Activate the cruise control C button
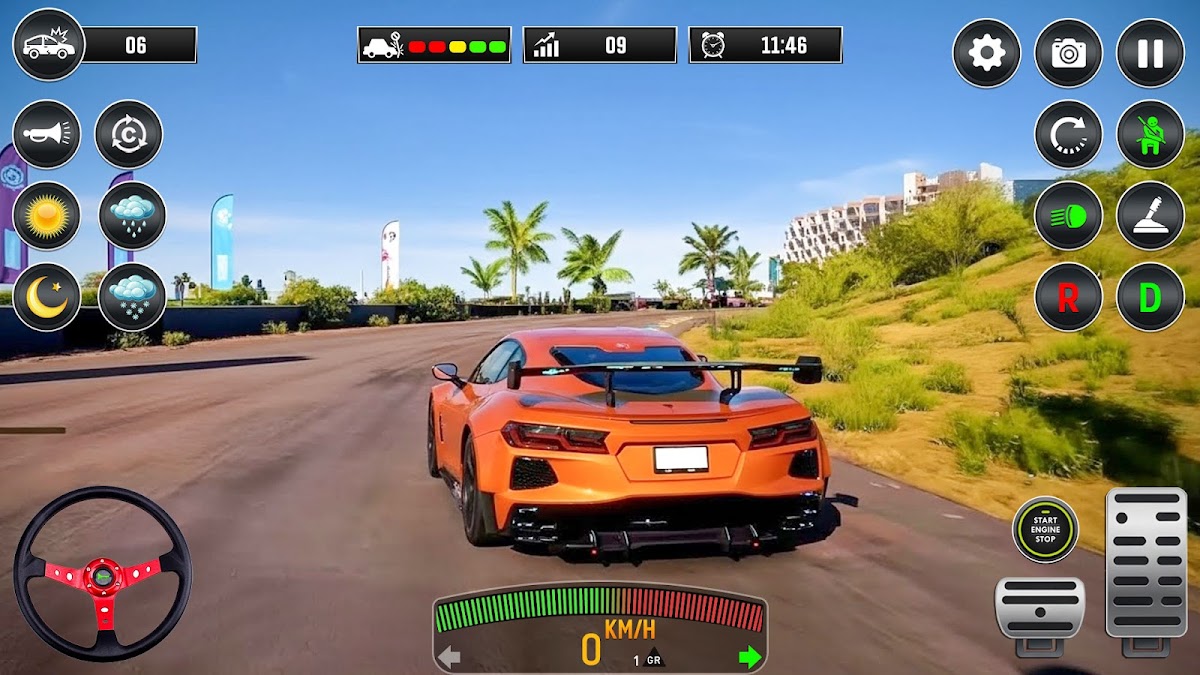The image size is (1200, 675). pos(129,134)
